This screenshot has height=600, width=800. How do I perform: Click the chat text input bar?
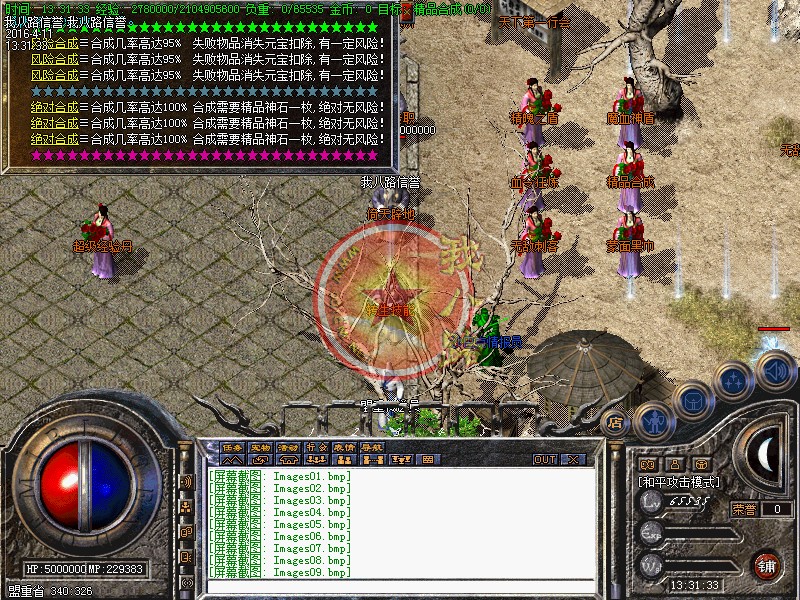click(x=400, y=586)
